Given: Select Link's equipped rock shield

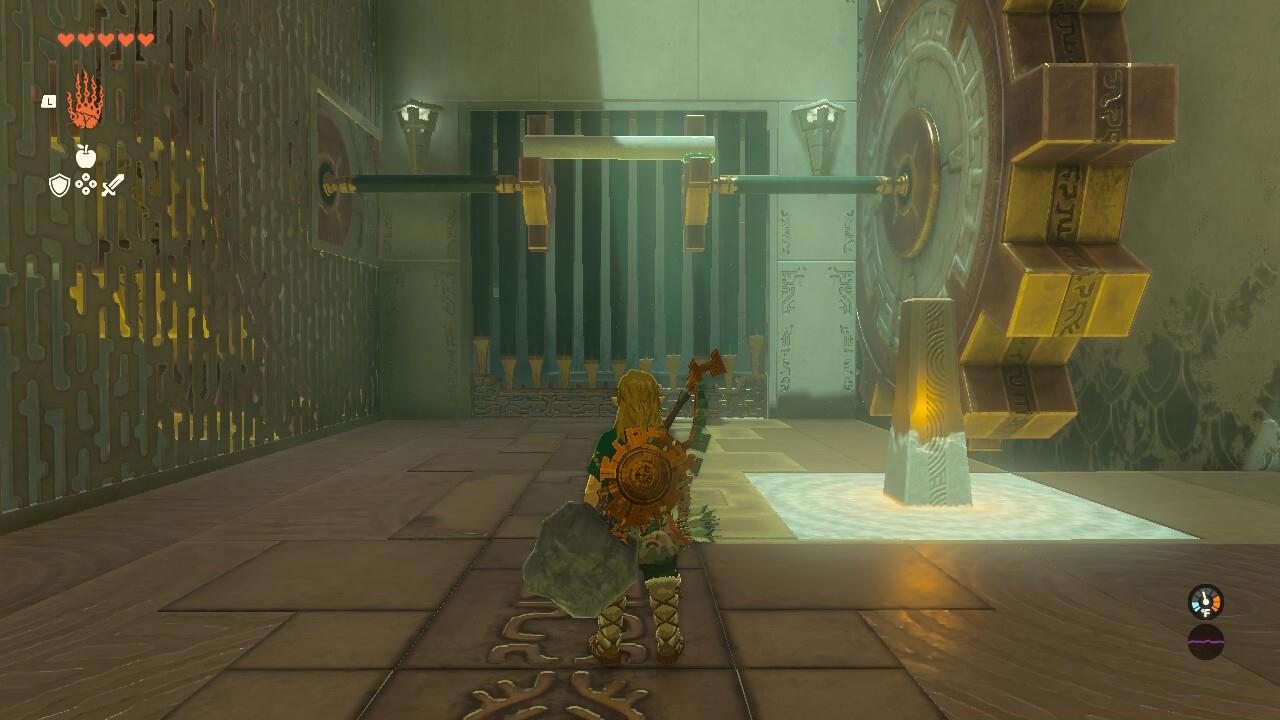Looking at the screenshot, I should coord(580,560).
